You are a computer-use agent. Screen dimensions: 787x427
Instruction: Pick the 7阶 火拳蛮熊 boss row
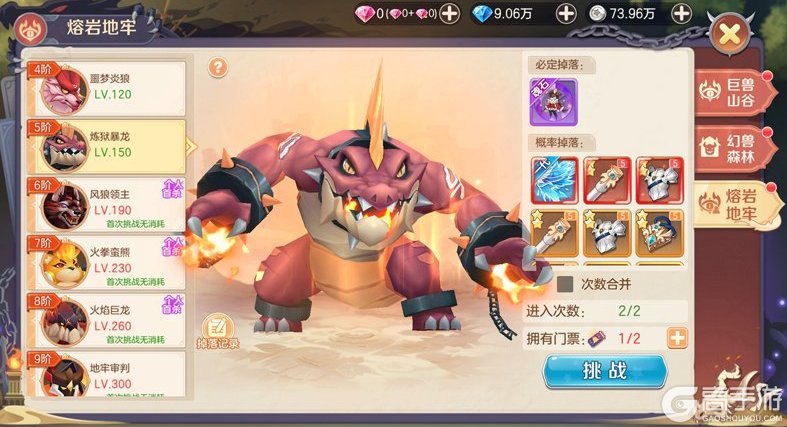coord(107,261)
